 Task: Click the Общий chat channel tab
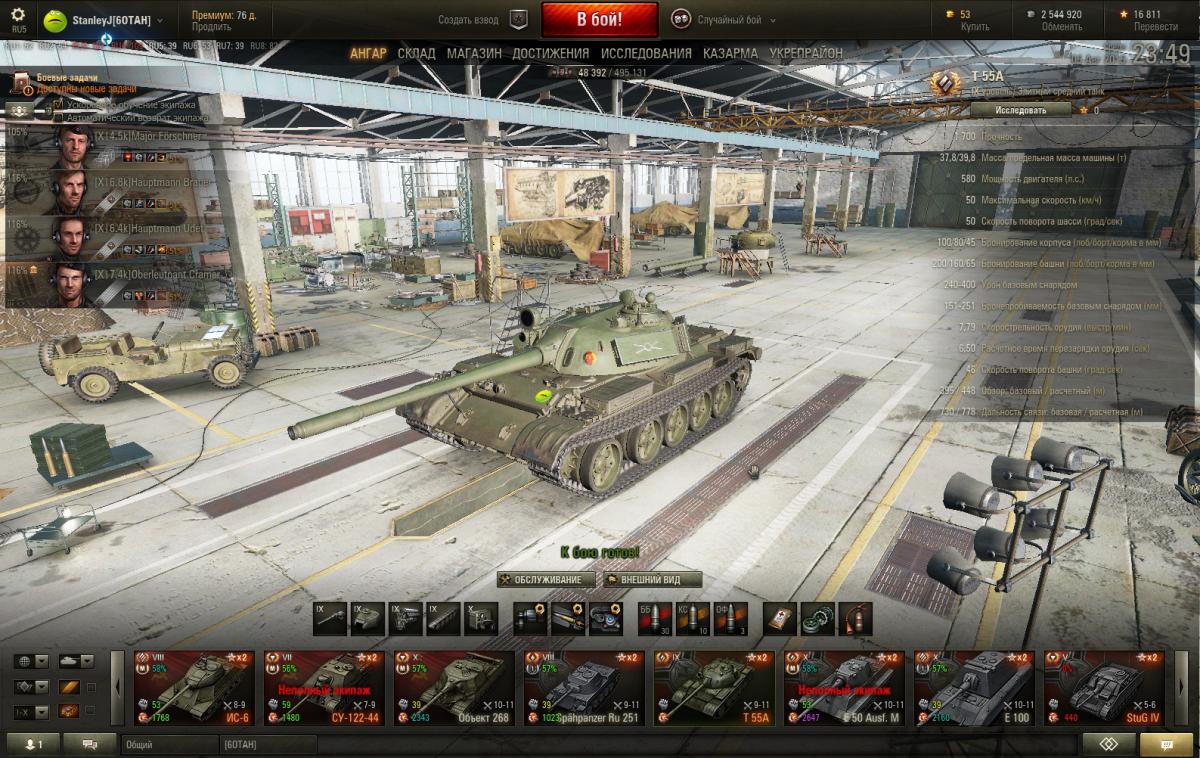tap(168, 745)
